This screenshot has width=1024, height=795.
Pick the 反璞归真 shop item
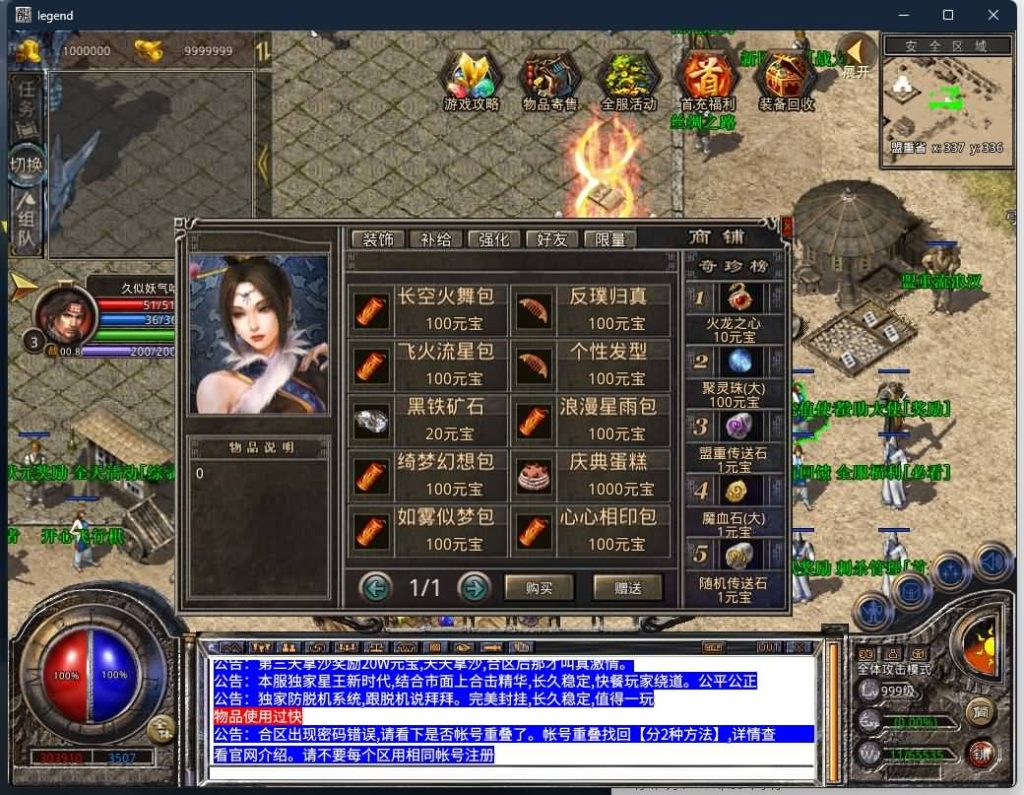click(x=590, y=309)
